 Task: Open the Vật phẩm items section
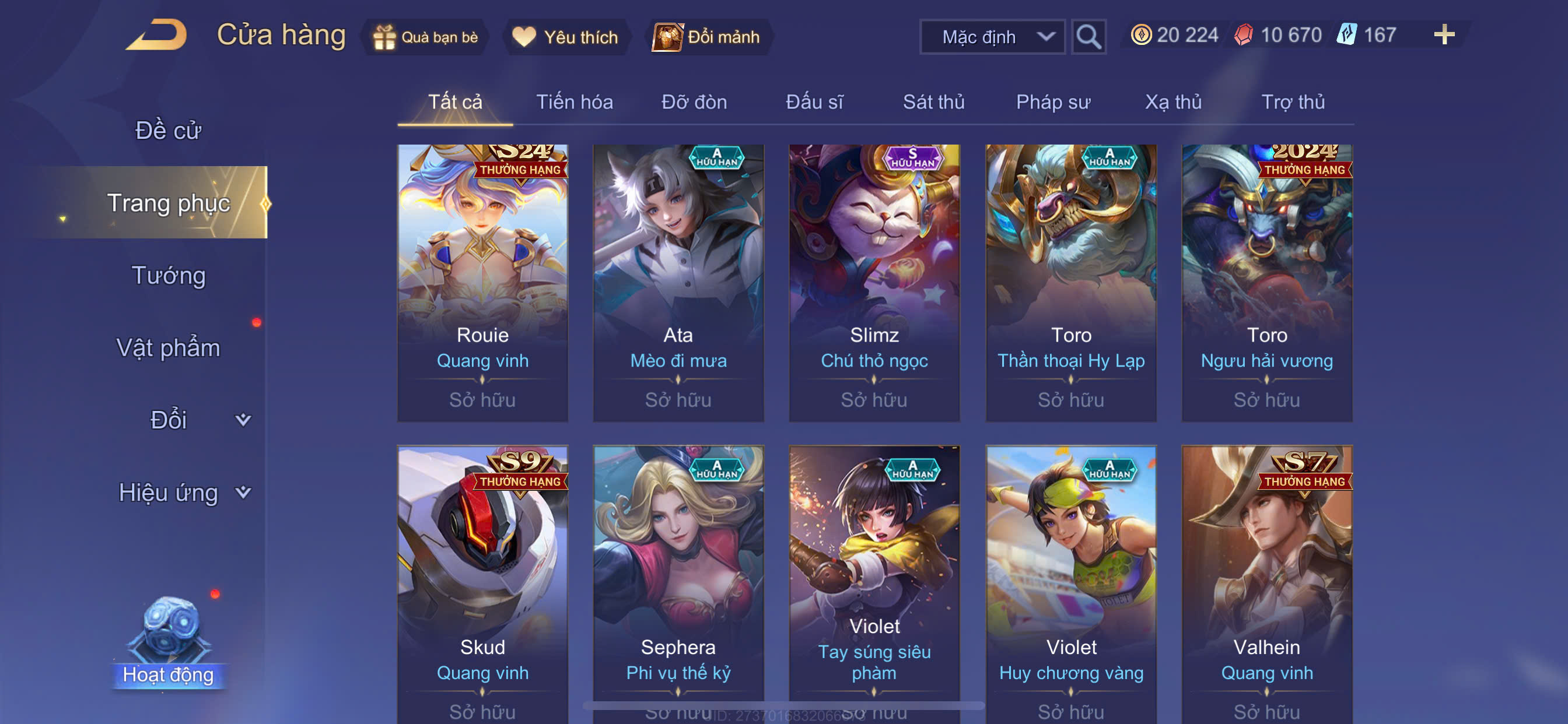click(168, 347)
